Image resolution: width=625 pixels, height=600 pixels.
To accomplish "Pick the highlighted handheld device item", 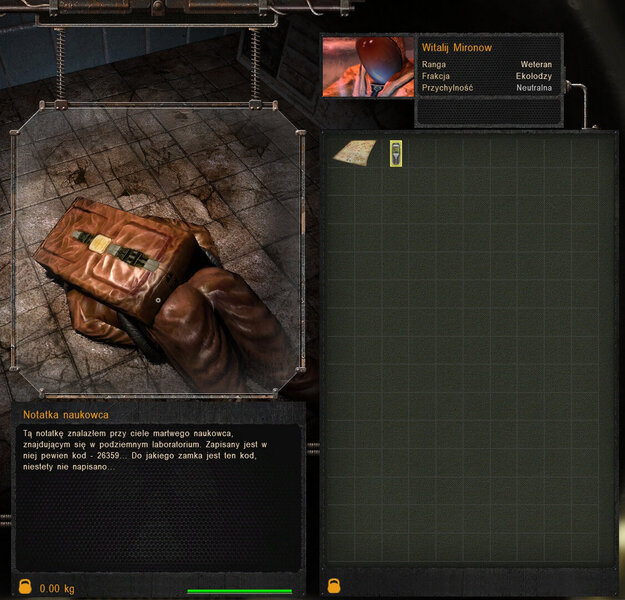I will point(396,153).
